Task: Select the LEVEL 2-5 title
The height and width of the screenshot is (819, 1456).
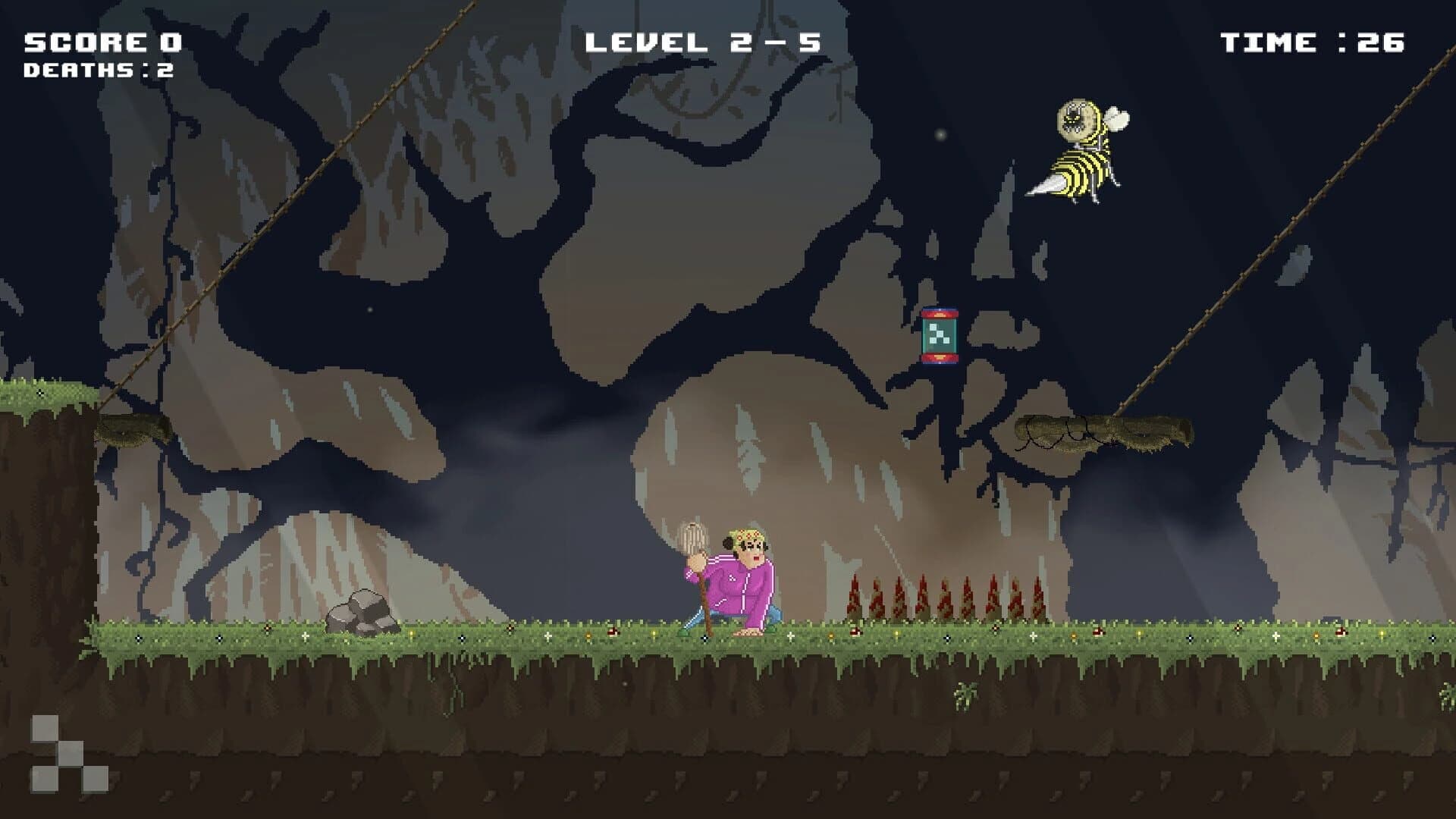Action: [705, 40]
